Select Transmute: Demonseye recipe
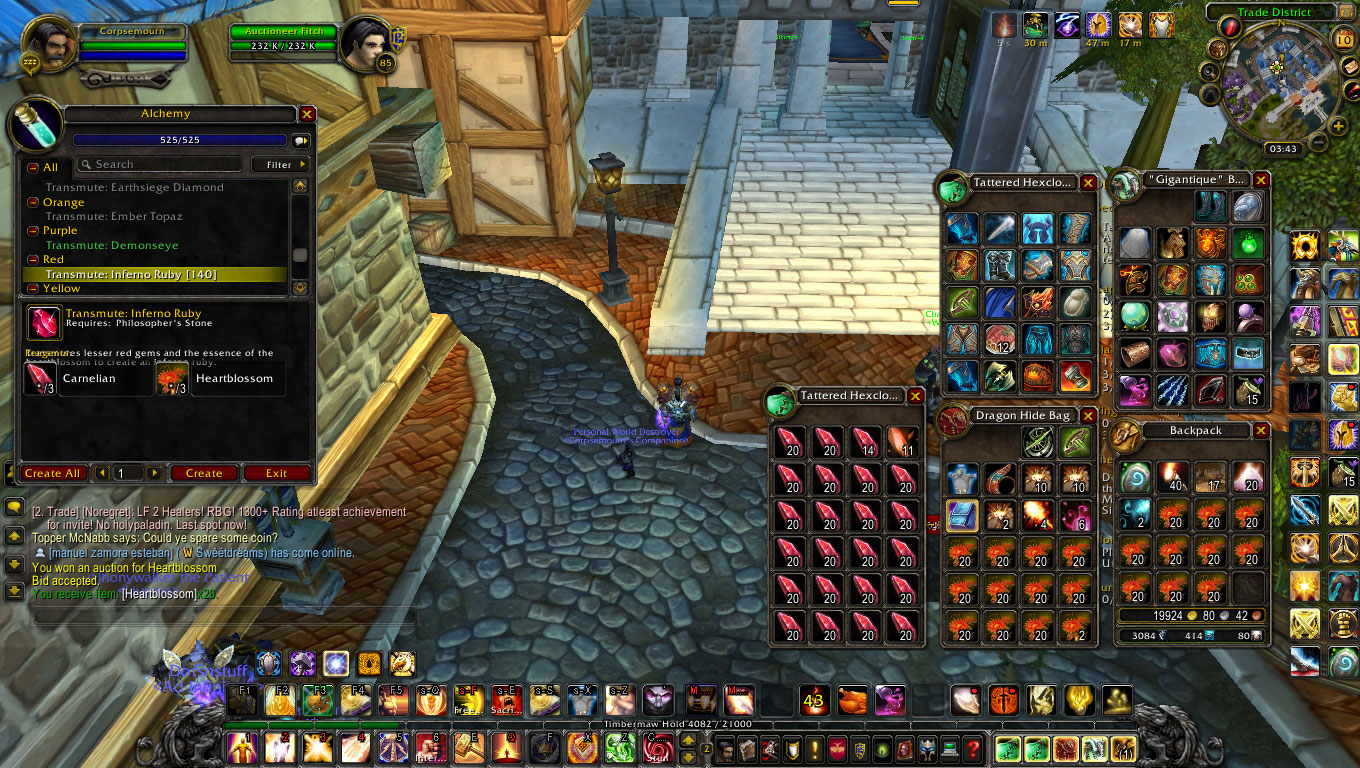The image size is (1360, 768). click(x=112, y=245)
